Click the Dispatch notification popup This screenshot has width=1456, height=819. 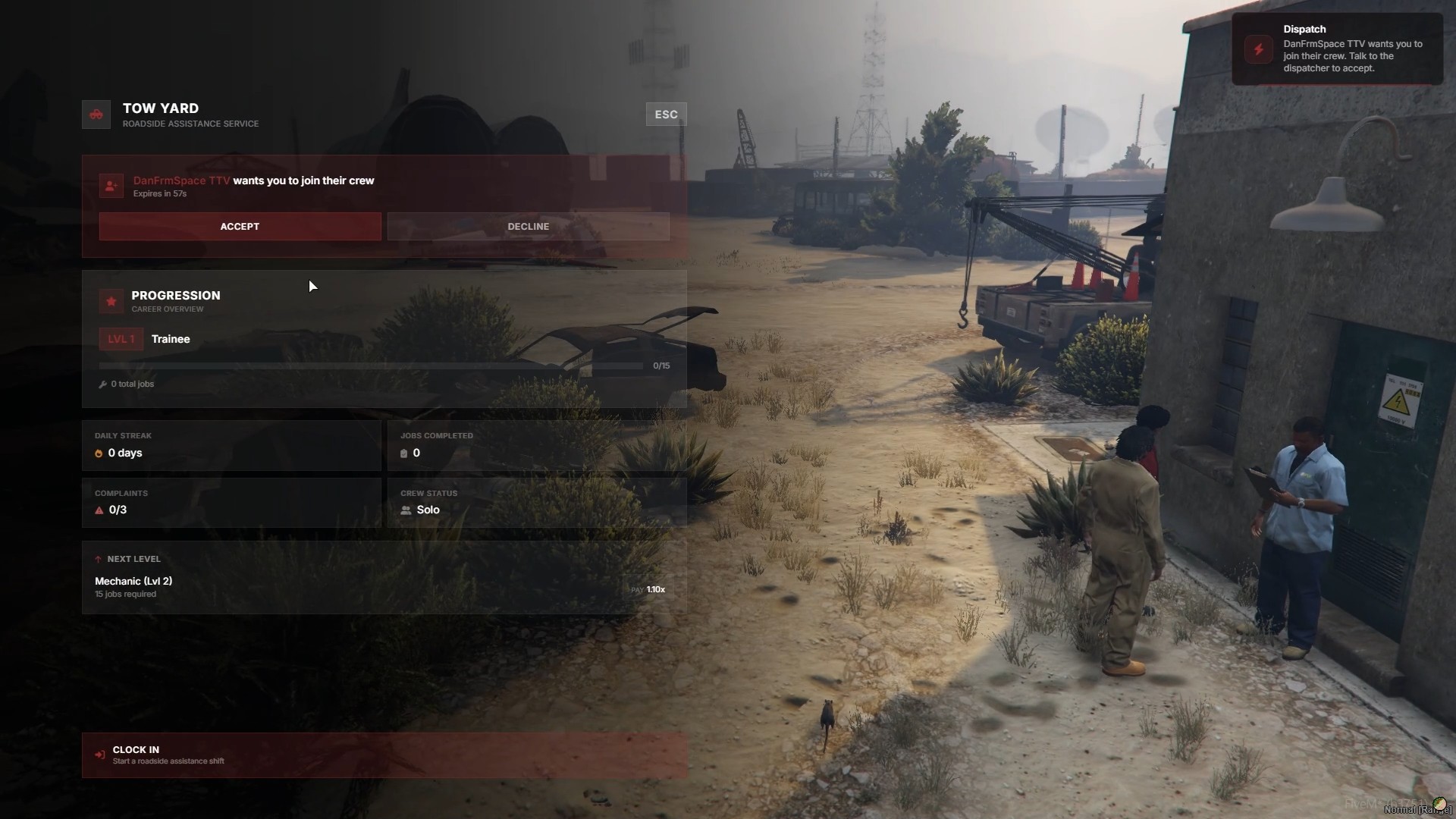pyautogui.click(x=1336, y=49)
